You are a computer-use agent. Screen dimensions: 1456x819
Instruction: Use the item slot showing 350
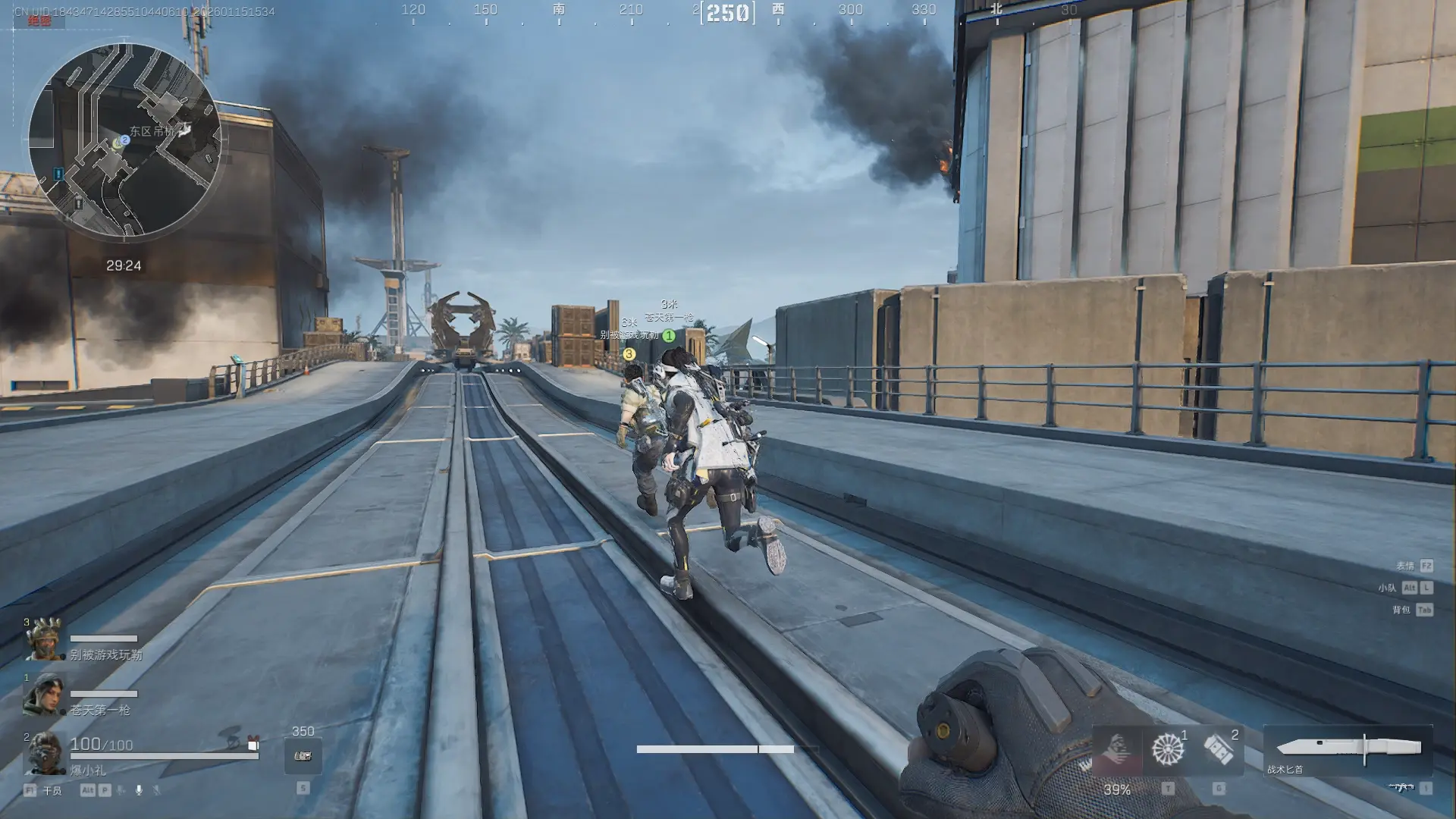(303, 755)
